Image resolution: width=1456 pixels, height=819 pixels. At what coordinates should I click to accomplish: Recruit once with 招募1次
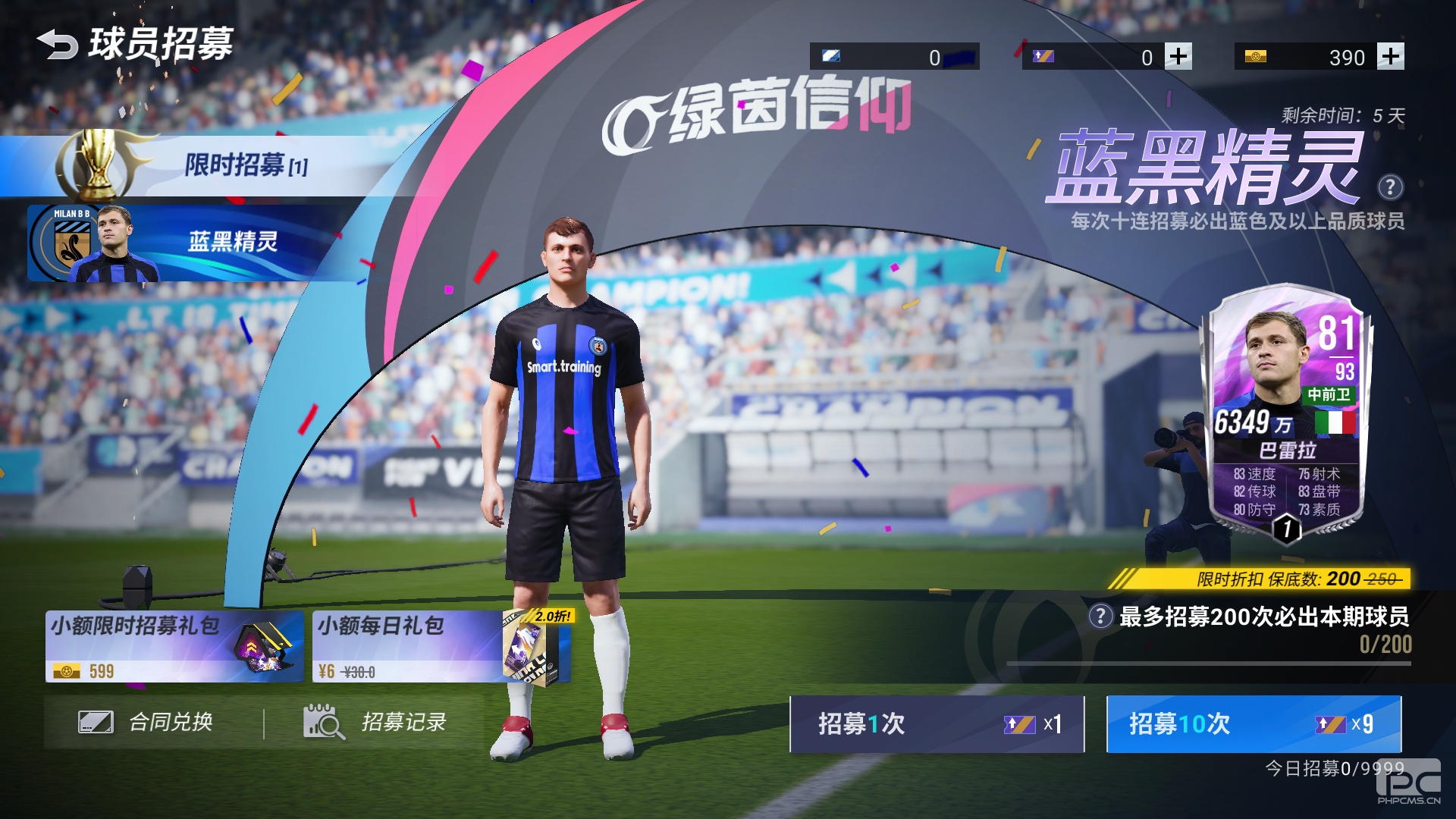937,724
